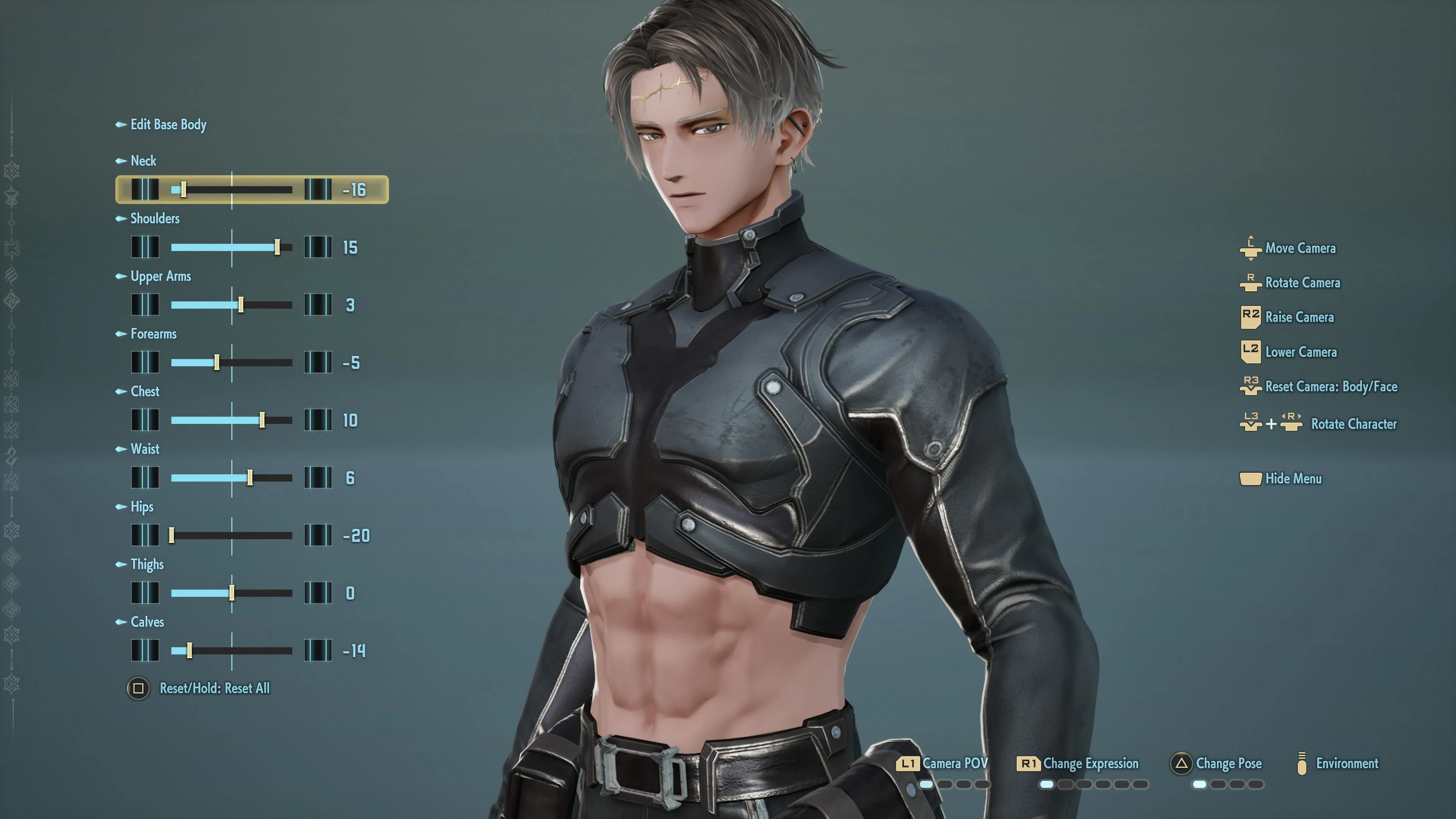Select the first pose indicator dot
This screenshot has height=819, width=1456.
click(x=1199, y=784)
